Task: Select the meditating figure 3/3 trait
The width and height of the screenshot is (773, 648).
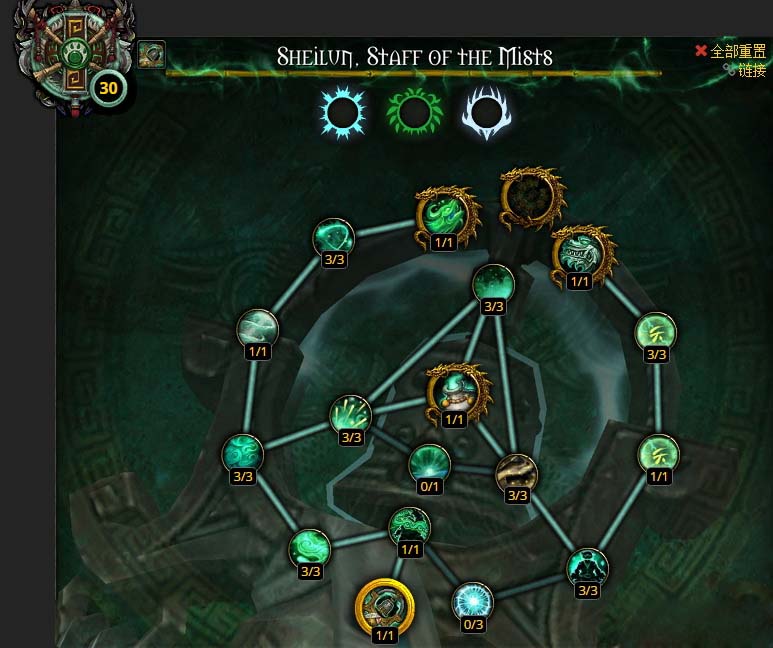Action: [587, 567]
